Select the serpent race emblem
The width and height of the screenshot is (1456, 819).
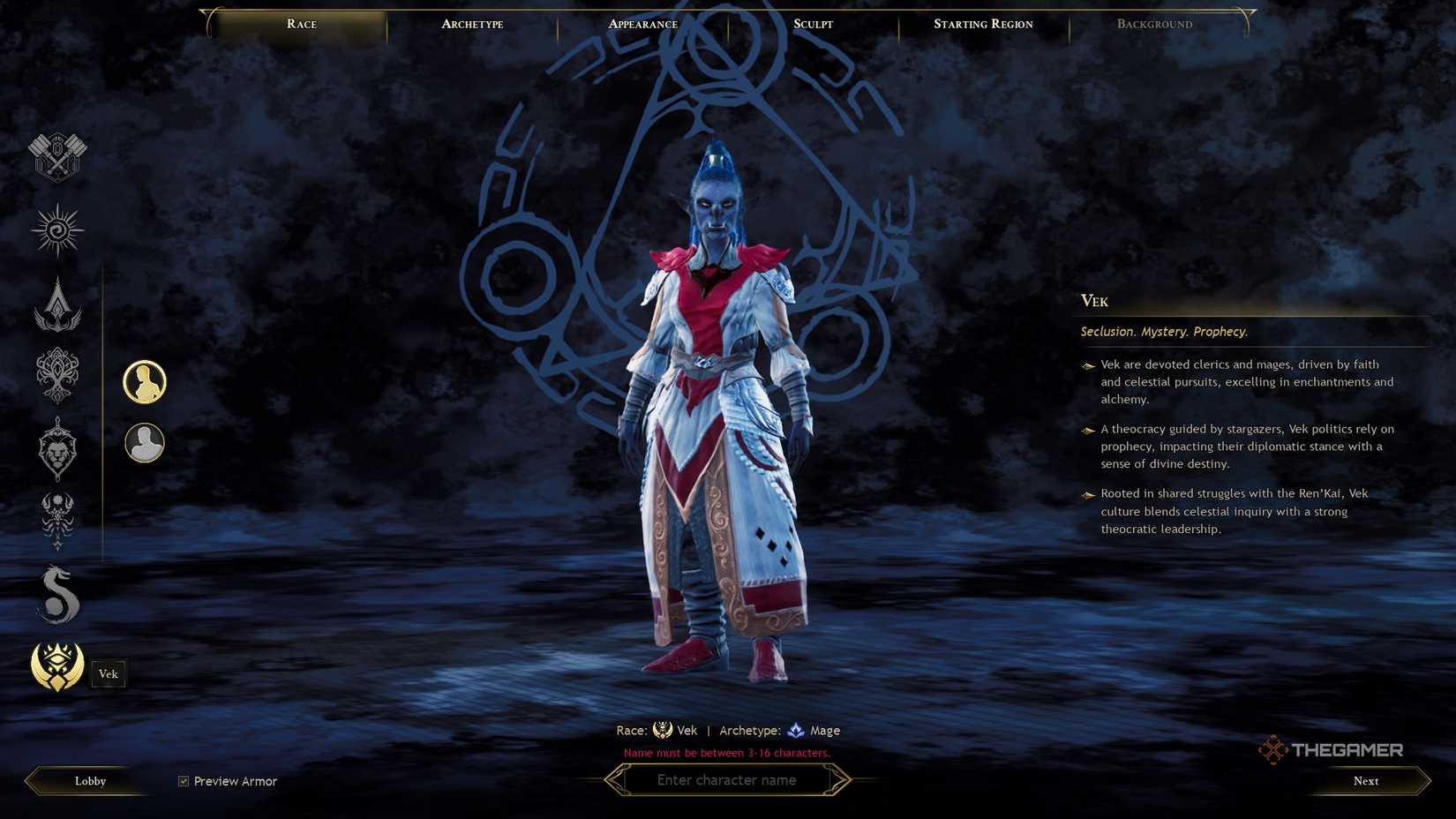[x=56, y=593]
